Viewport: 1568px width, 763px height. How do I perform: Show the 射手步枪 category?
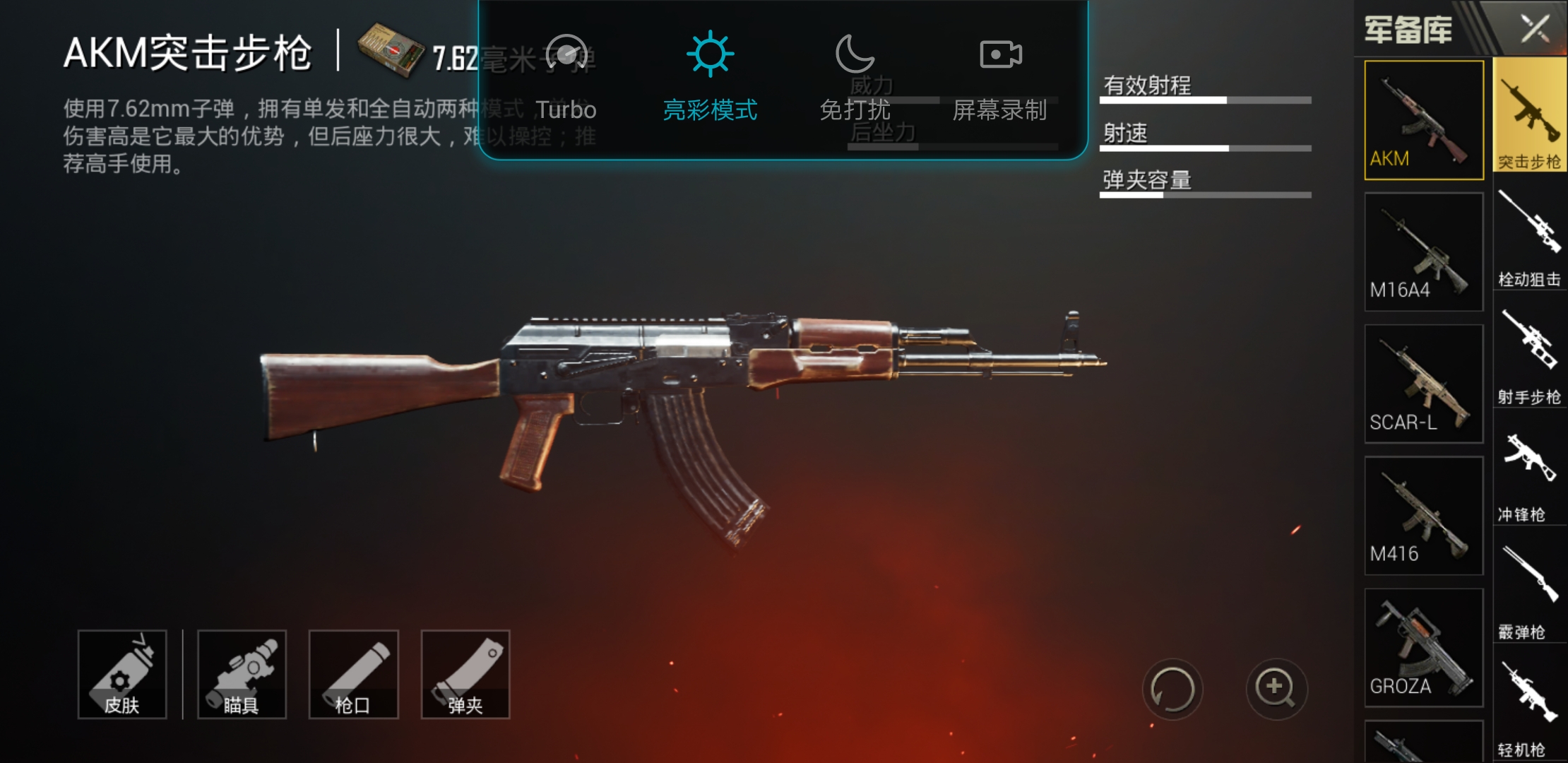pyautogui.click(x=1530, y=355)
